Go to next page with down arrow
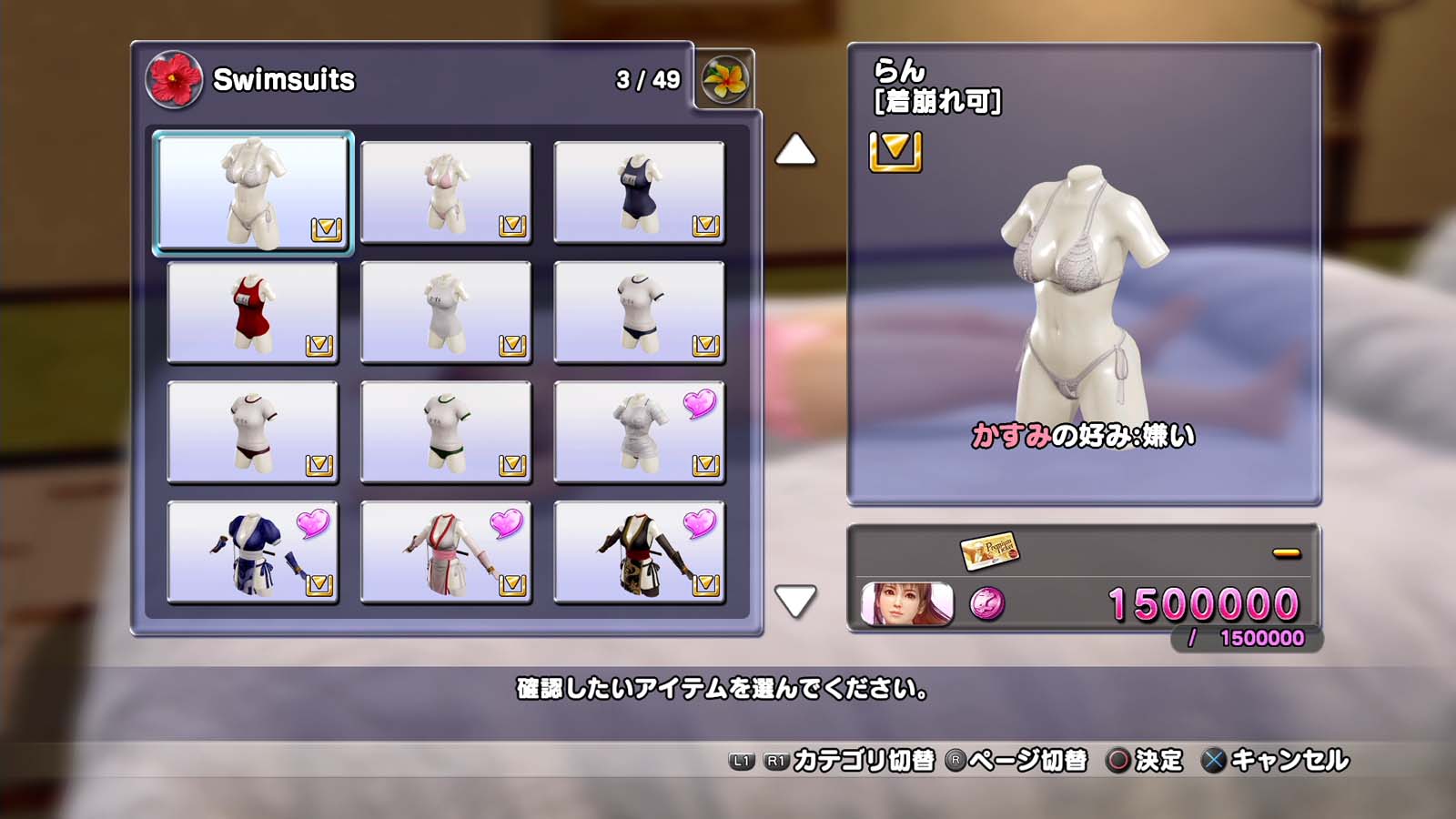Image resolution: width=1456 pixels, height=819 pixels. [795, 601]
